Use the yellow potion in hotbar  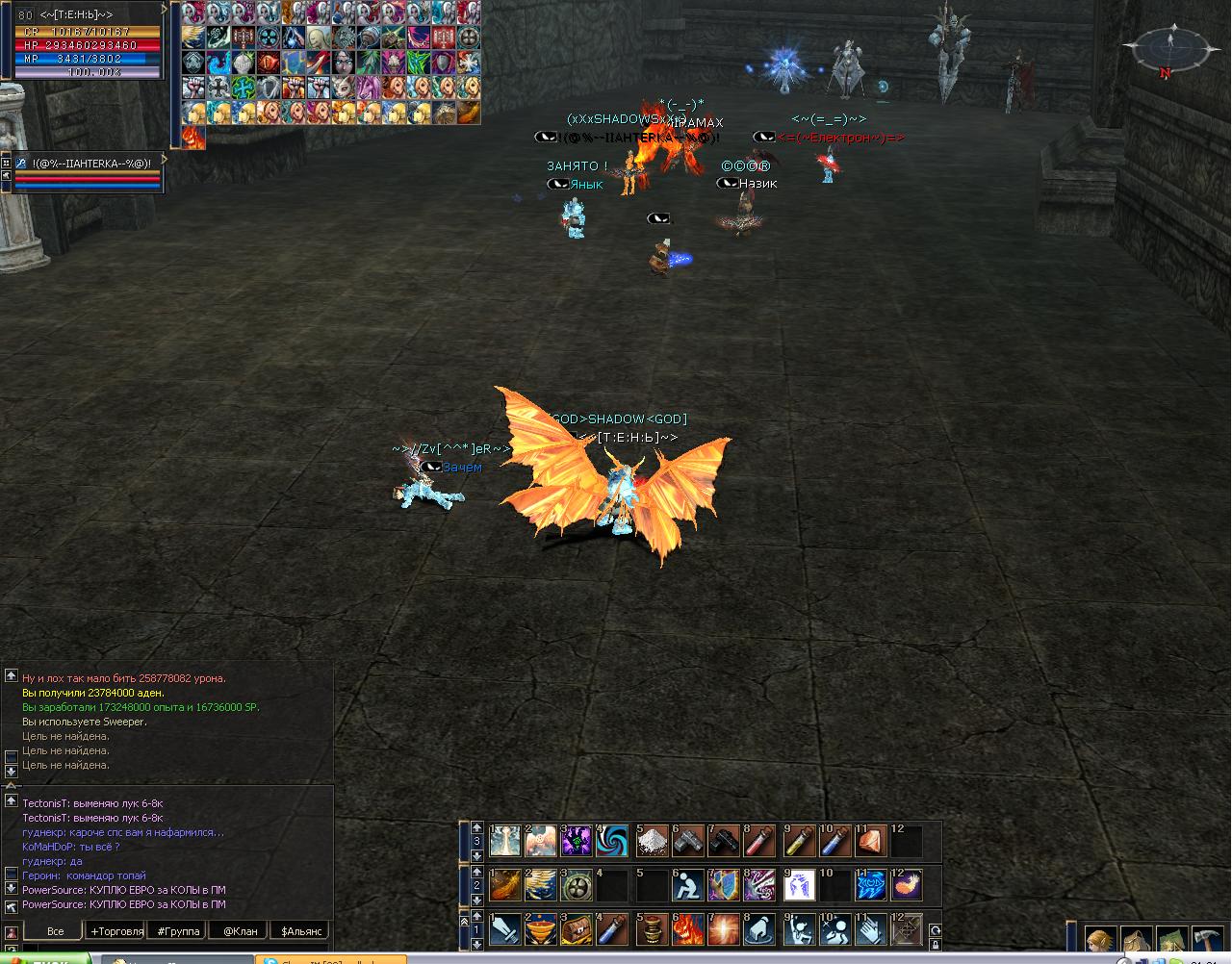pyautogui.click(x=800, y=842)
